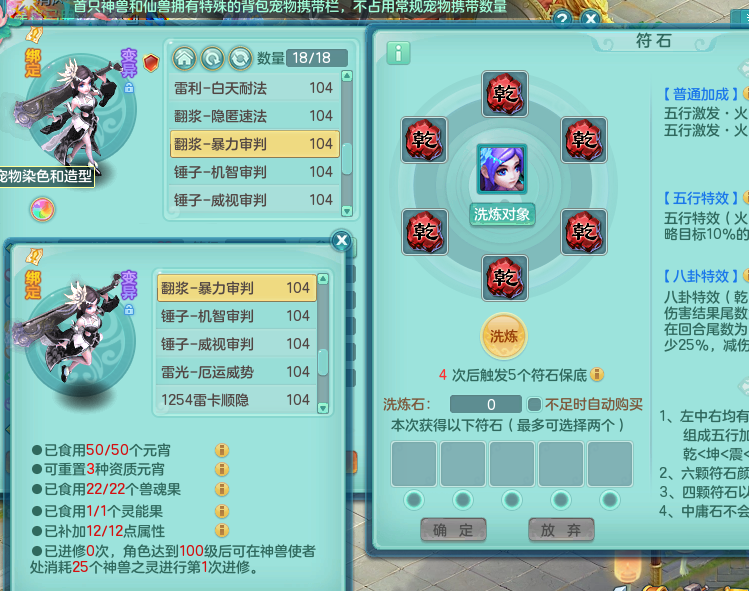Select 雷利-白天耐法 in the pet list
The height and width of the screenshot is (591, 749).
[x=254, y=88]
